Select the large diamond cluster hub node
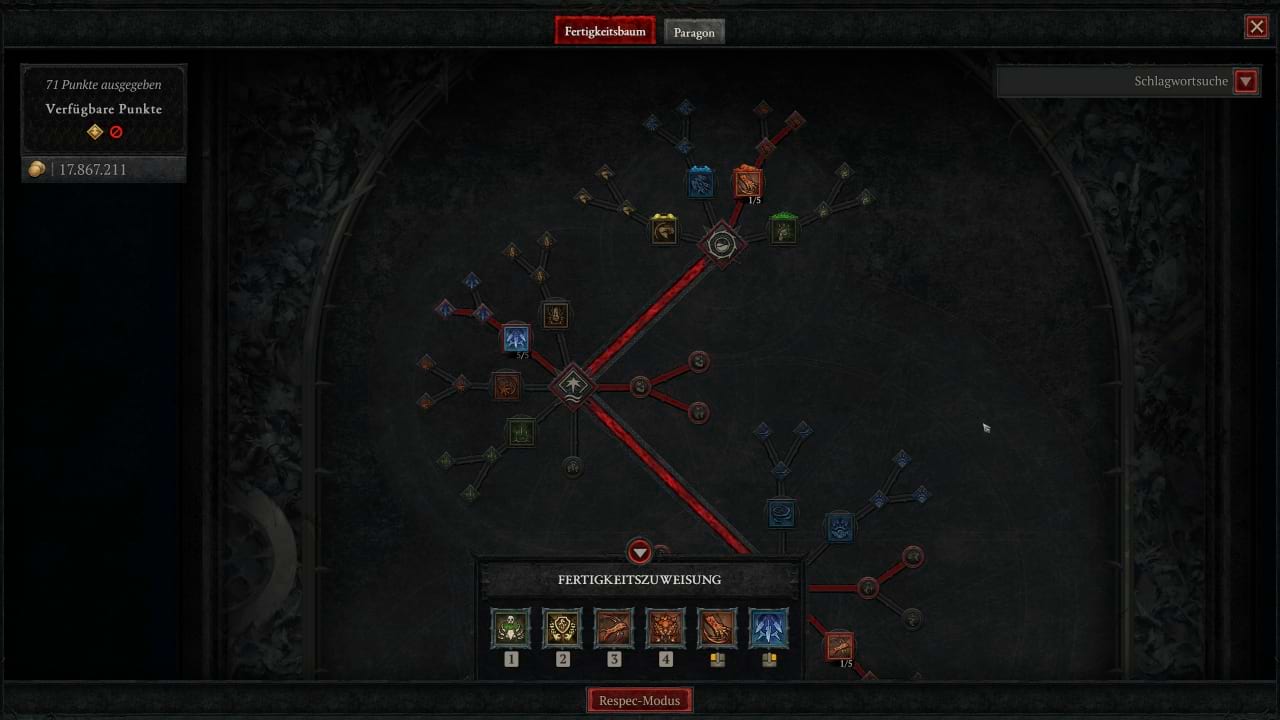The height and width of the screenshot is (720, 1280). 572,387
